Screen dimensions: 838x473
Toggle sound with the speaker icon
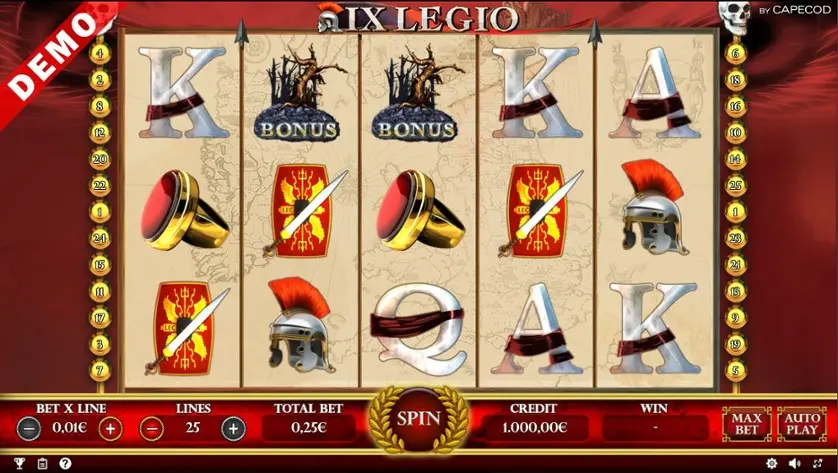coord(794,464)
